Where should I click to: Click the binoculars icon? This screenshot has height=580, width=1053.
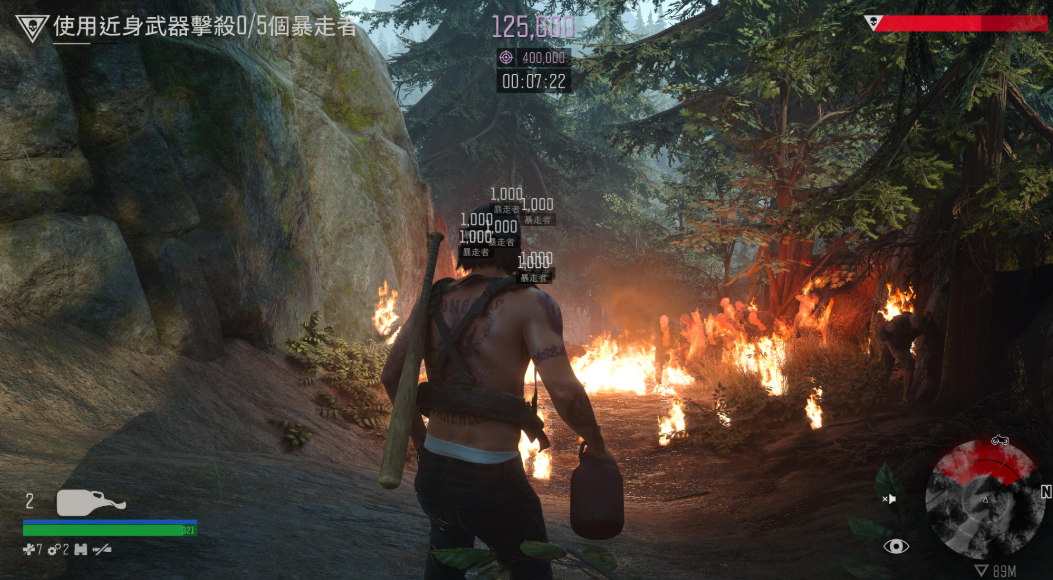80,548
